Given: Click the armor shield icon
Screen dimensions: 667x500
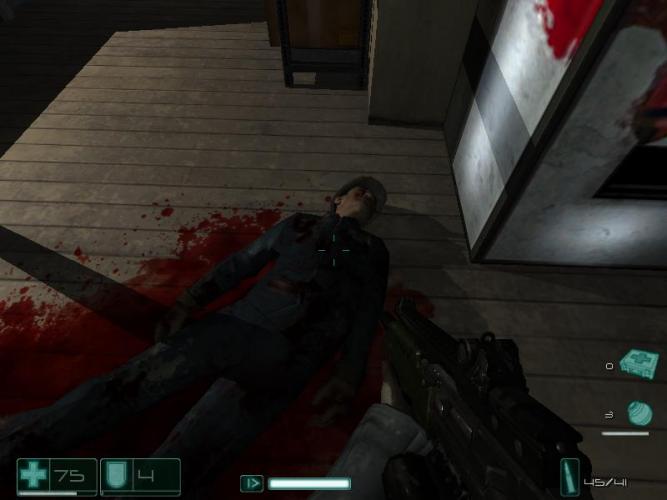Looking at the screenshot, I should click(x=116, y=476).
